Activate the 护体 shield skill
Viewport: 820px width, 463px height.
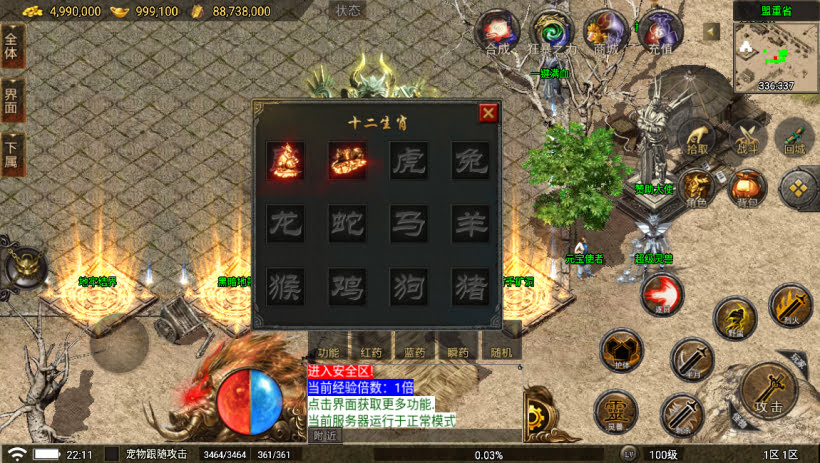(x=620, y=352)
